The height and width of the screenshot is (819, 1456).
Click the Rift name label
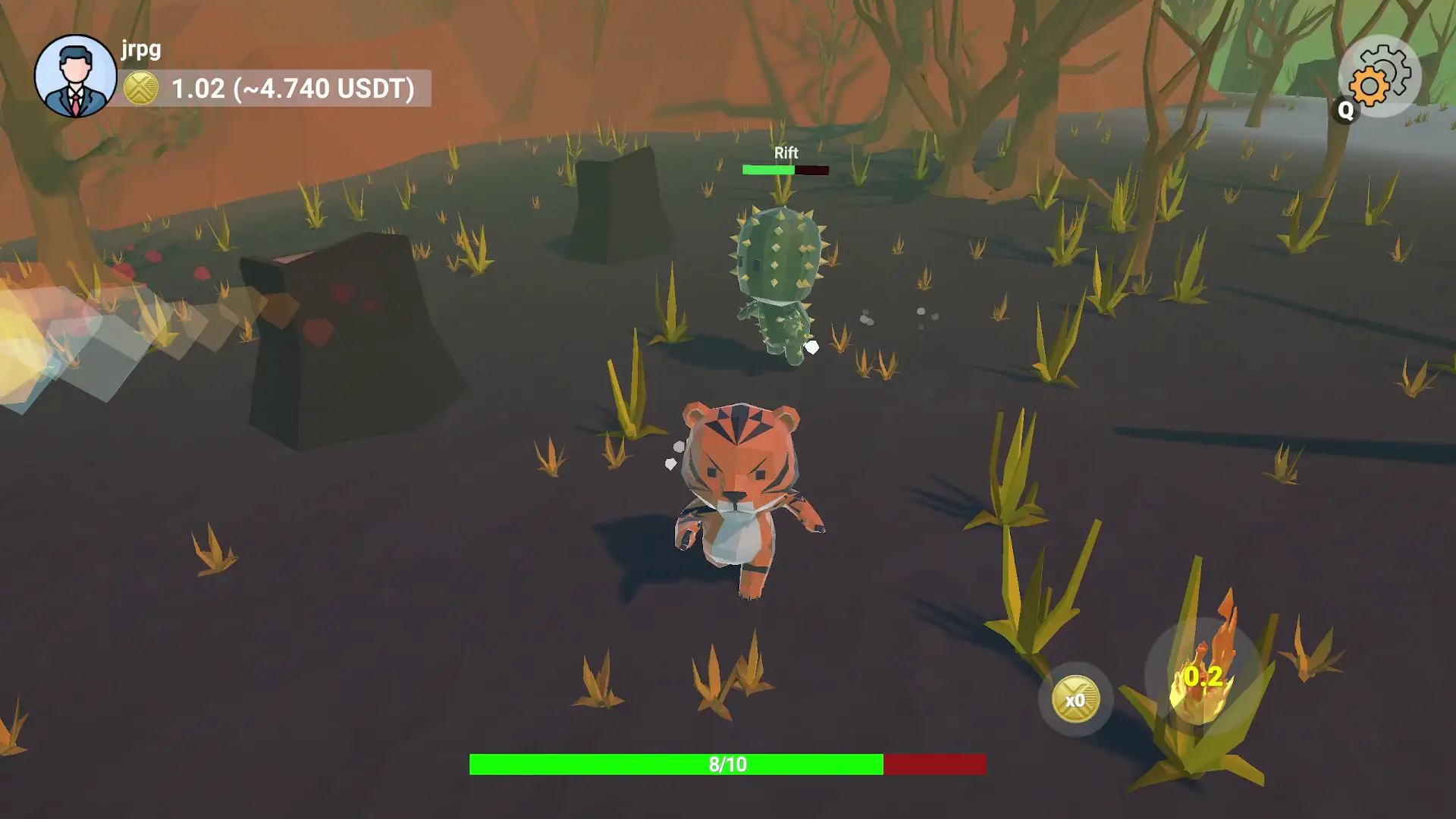pos(786,153)
